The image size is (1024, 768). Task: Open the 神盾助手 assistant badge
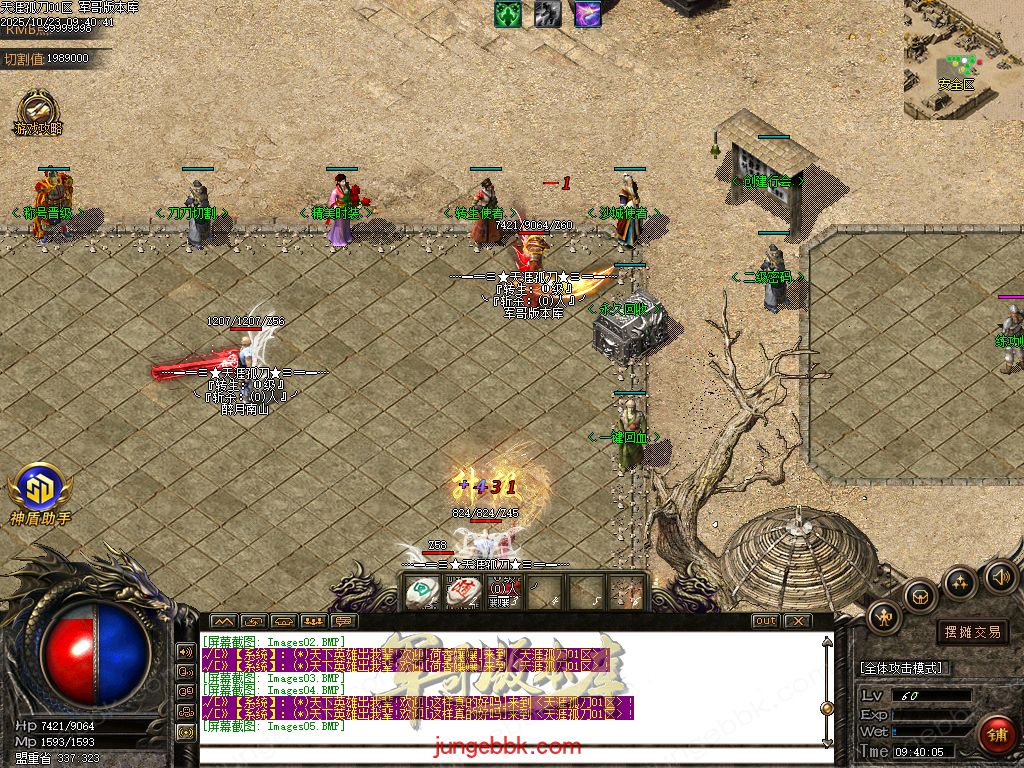click(x=40, y=488)
